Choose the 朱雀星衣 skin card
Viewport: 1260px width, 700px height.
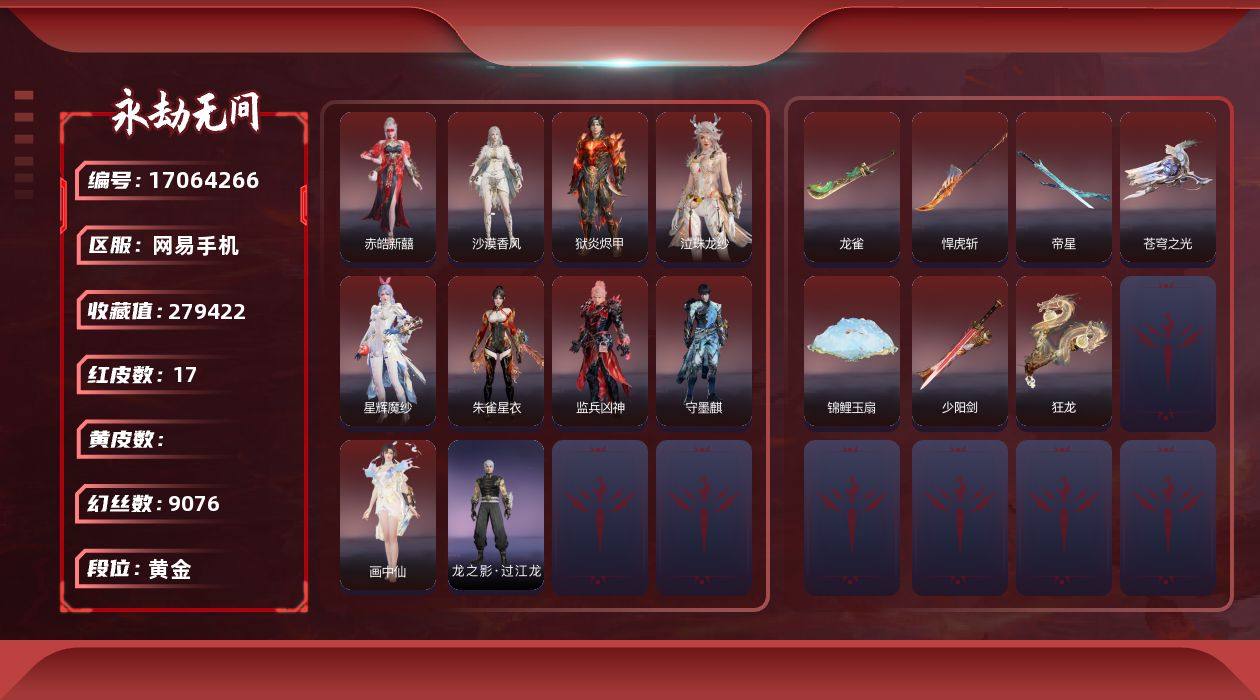pyautogui.click(x=496, y=351)
